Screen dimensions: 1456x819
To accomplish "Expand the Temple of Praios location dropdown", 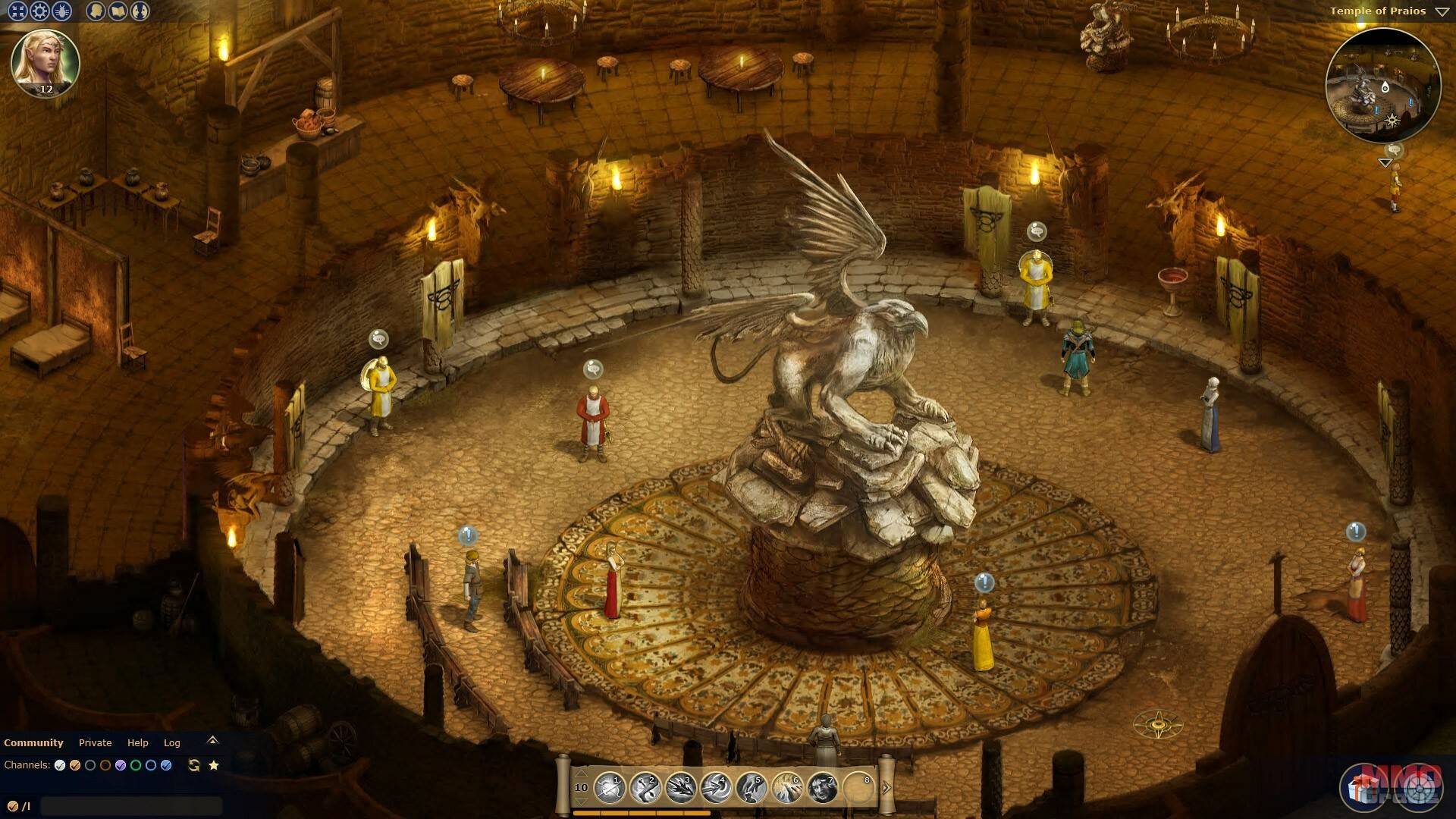I will [x=1442, y=11].
